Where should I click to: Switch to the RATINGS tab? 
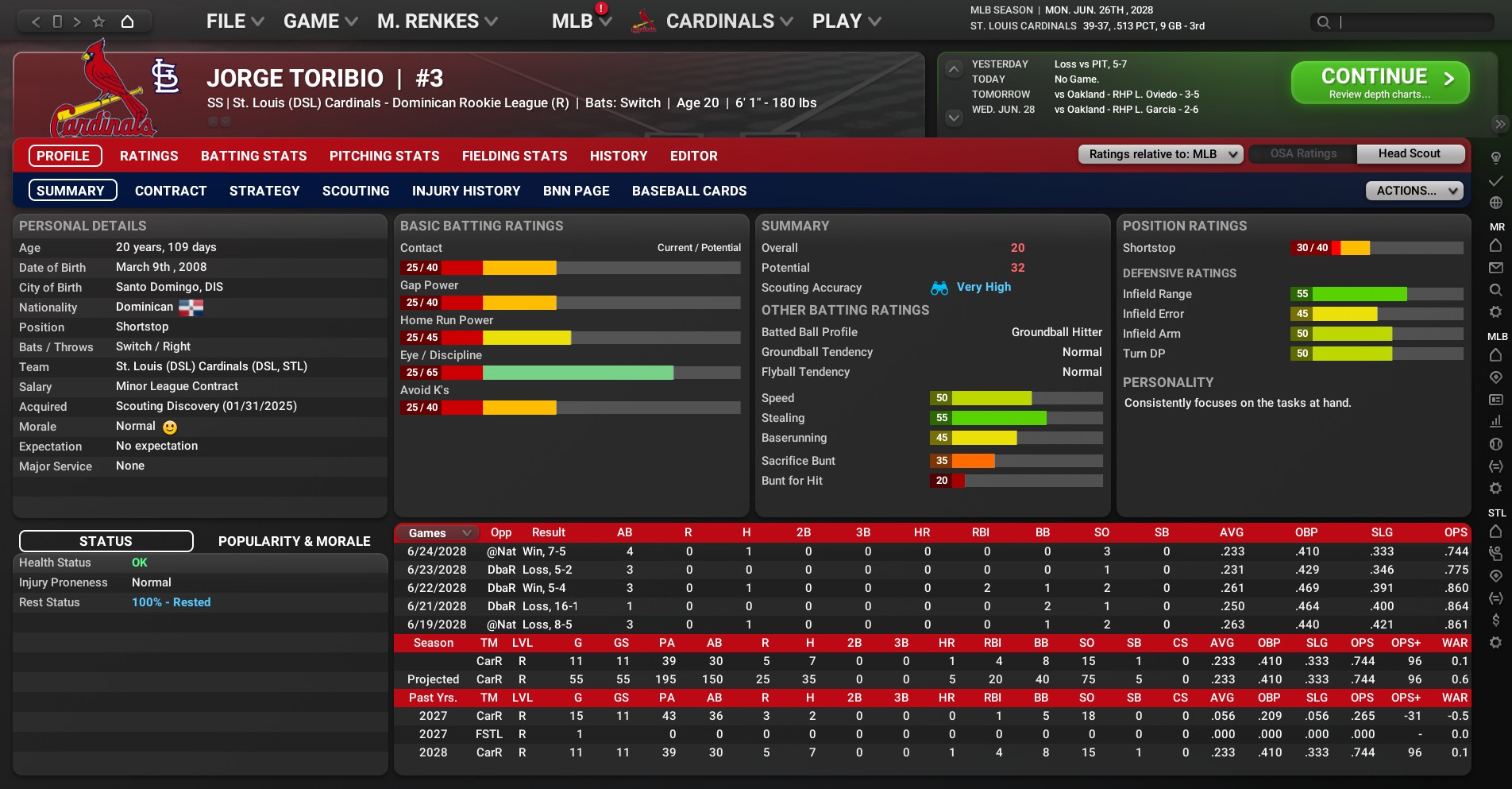(x=149, y=156)
